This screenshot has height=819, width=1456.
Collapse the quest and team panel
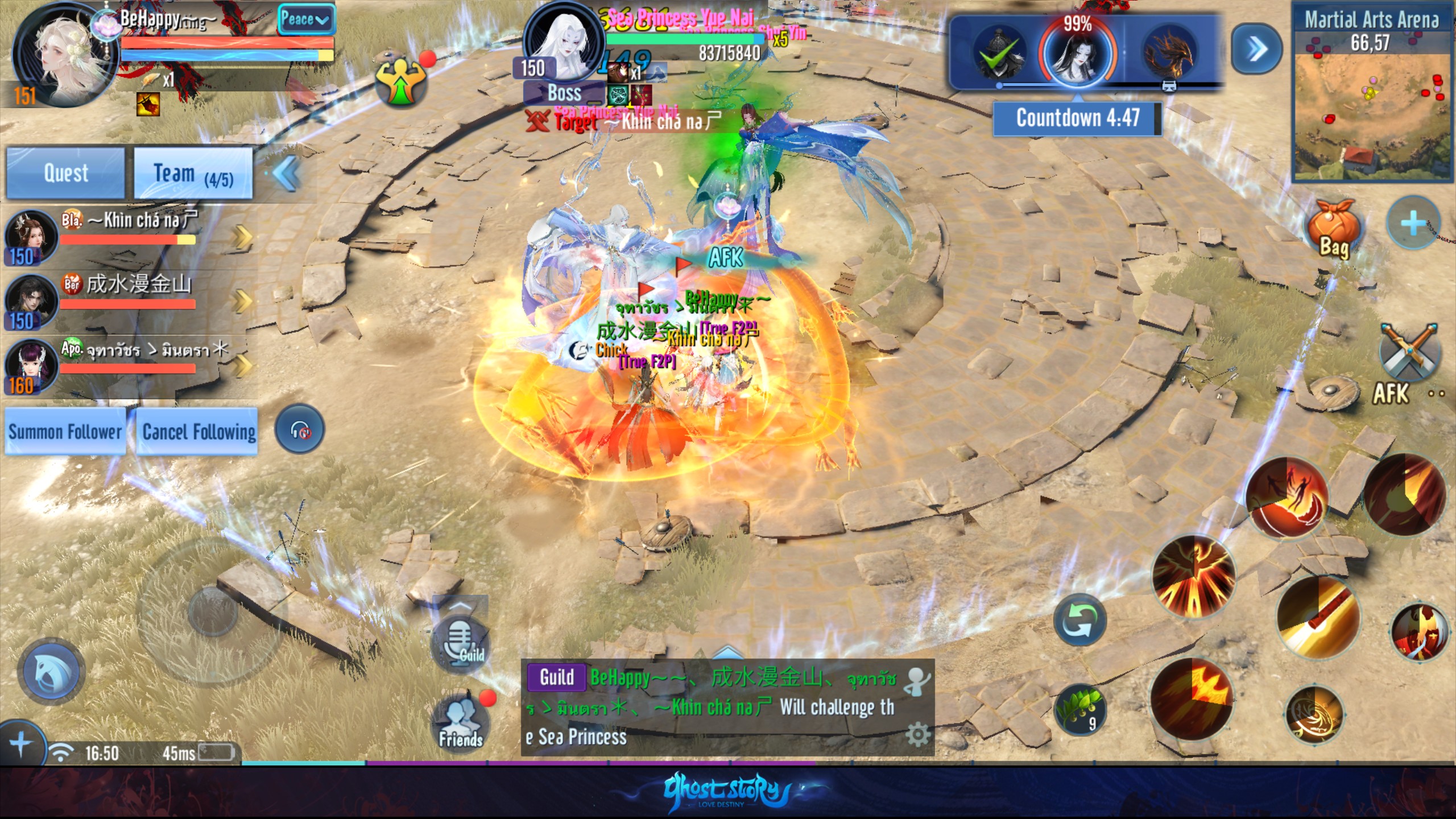tap(286, 173)
